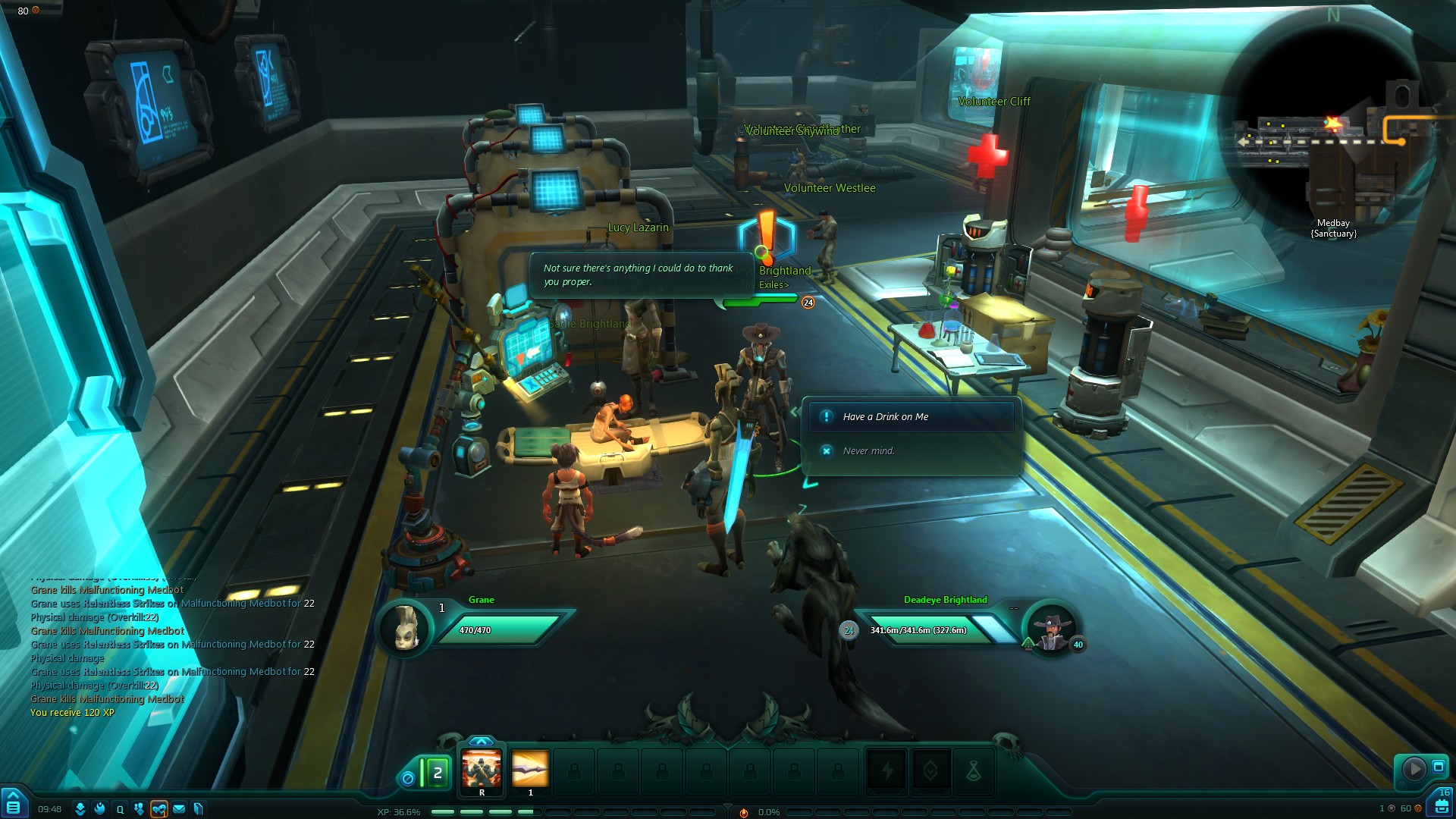Open the book pages icon in menu bar

(x=199, y=809)
